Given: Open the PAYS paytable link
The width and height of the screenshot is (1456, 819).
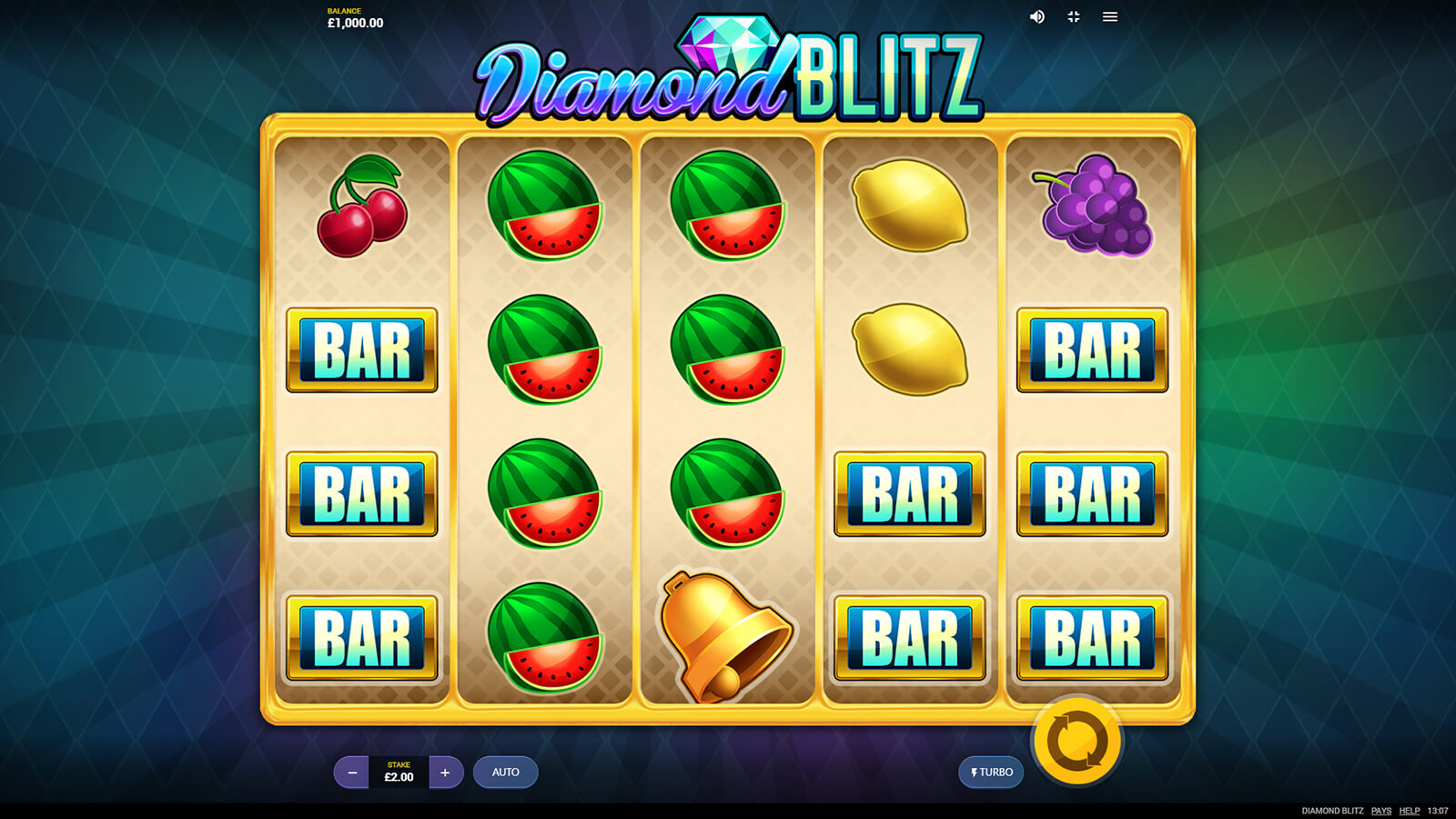Looking at the screenshot, I should coord(1381,811).
